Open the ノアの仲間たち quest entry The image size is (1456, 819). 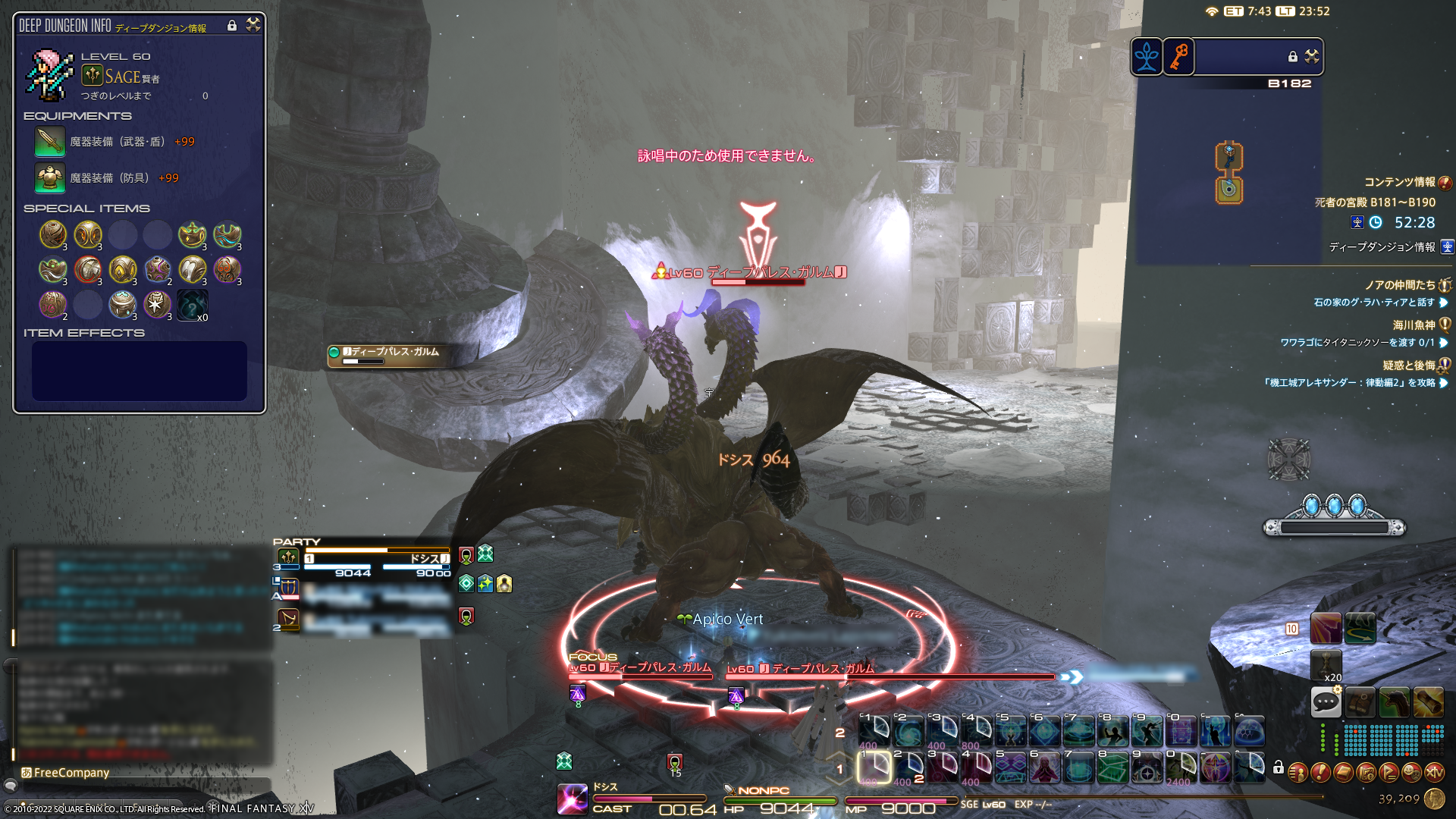click(1400, 285)
